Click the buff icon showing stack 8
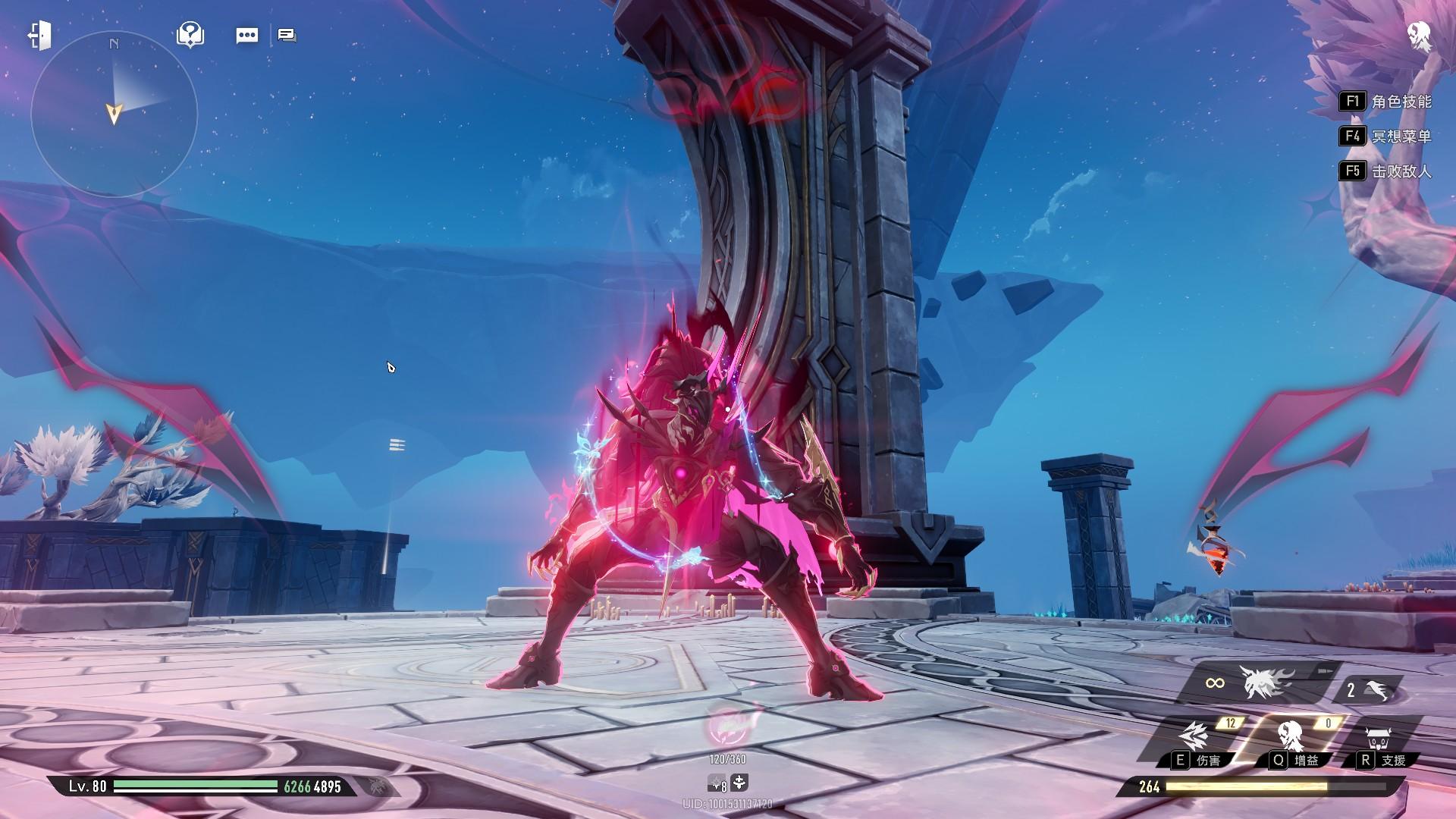The image size is (1456, 819). point(718,783)
